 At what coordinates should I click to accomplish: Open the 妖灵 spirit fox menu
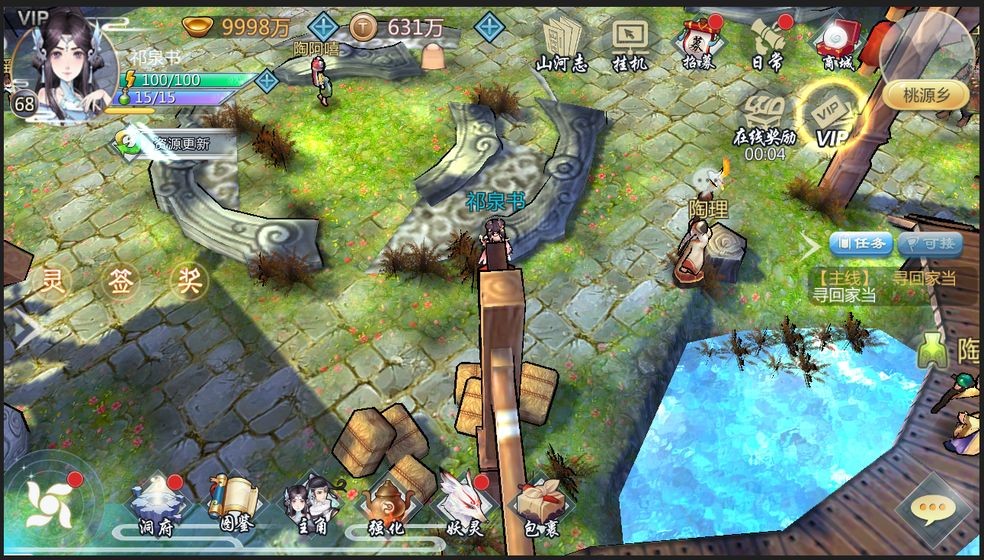click(x=460, y=506)
